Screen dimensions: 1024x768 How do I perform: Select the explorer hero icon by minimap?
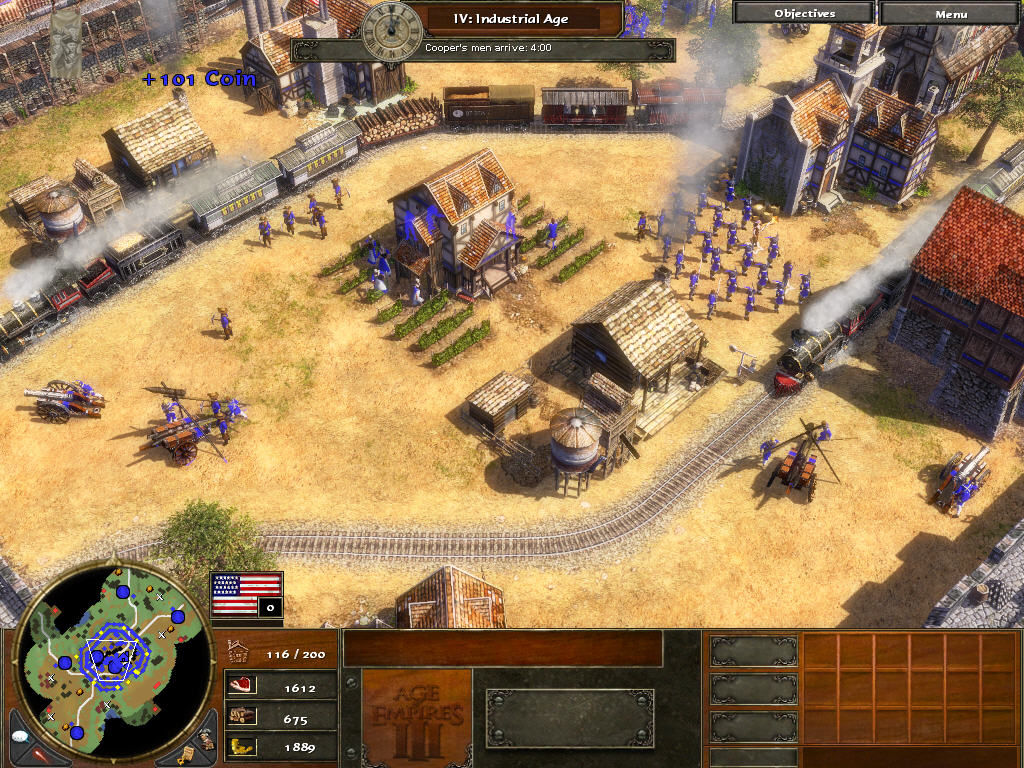tap(205, 736)
